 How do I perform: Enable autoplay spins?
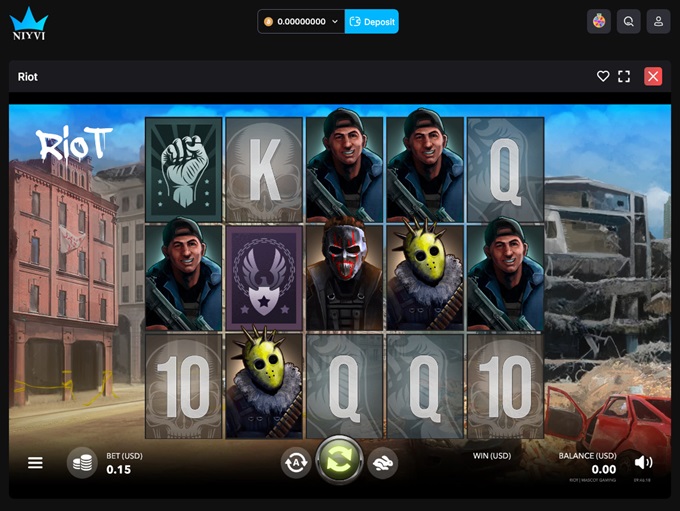296,462
